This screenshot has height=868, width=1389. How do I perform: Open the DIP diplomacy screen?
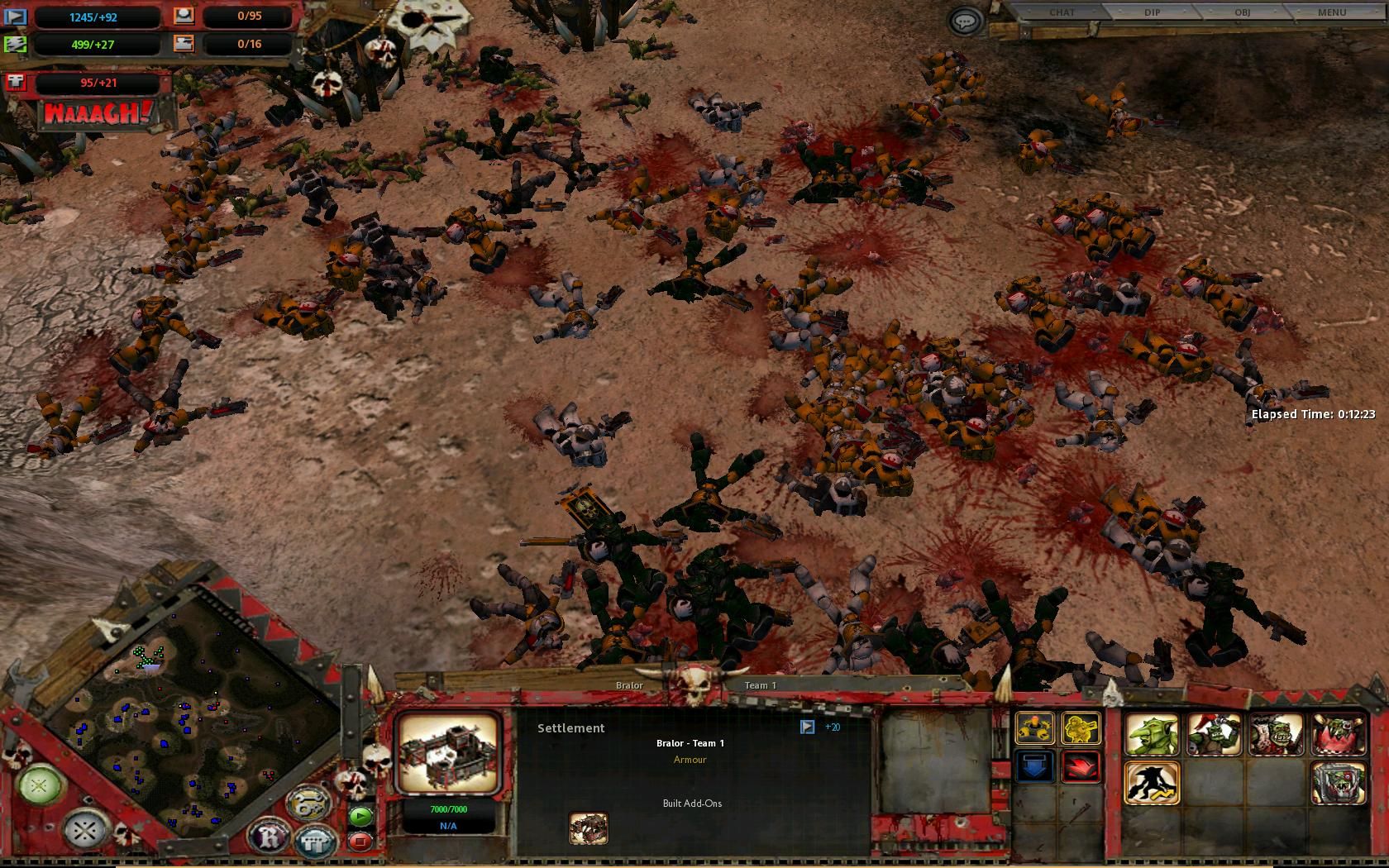[x=1152, y=12]
